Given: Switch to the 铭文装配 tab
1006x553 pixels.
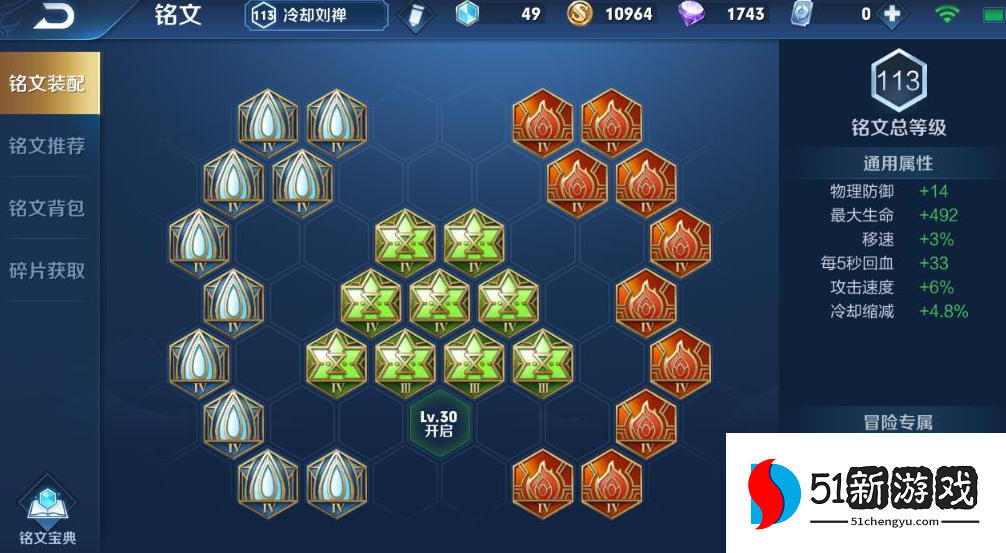Looking at the screenshot, I should coord(48,83).
